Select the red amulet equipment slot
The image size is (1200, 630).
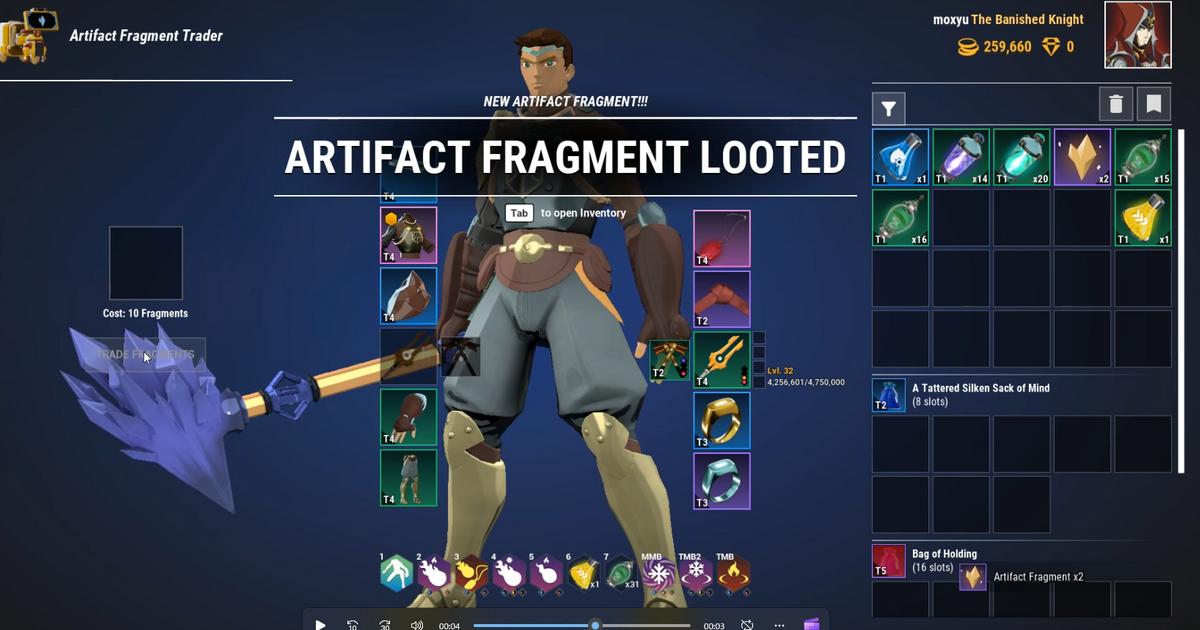point(722,239)
